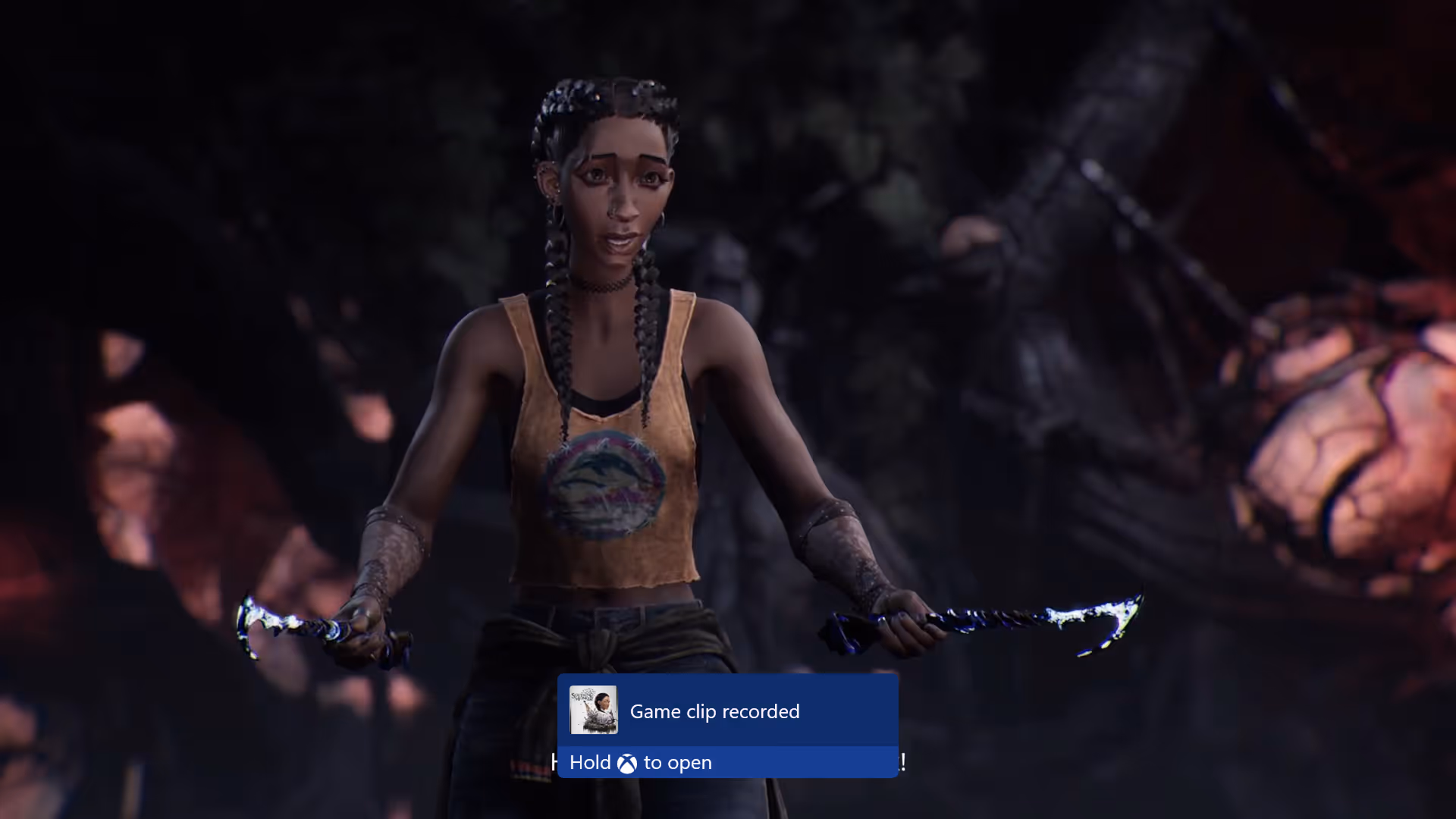
Task: Click the game cover thumbnail in the notification
Action: click(593, 711)
